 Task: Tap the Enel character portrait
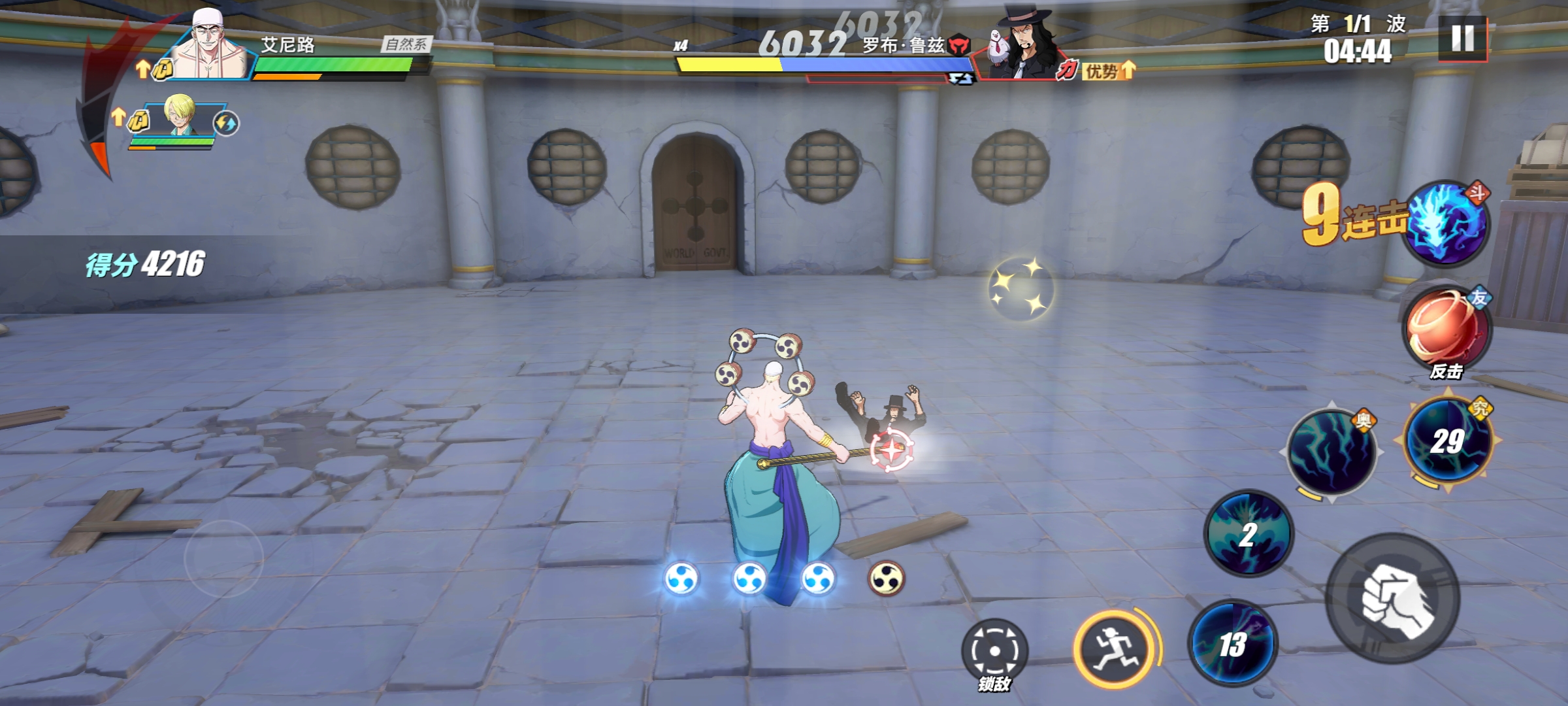[208, 47]
